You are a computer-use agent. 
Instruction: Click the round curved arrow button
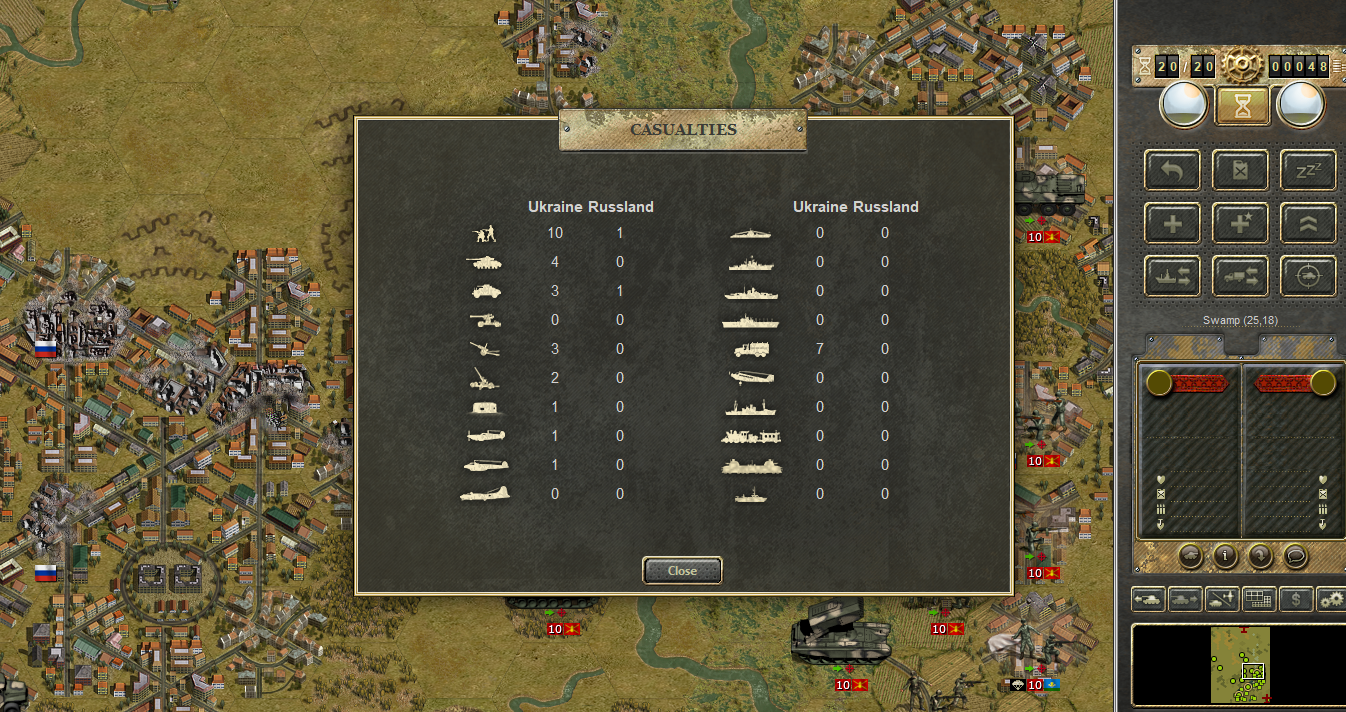[1260, 555]
